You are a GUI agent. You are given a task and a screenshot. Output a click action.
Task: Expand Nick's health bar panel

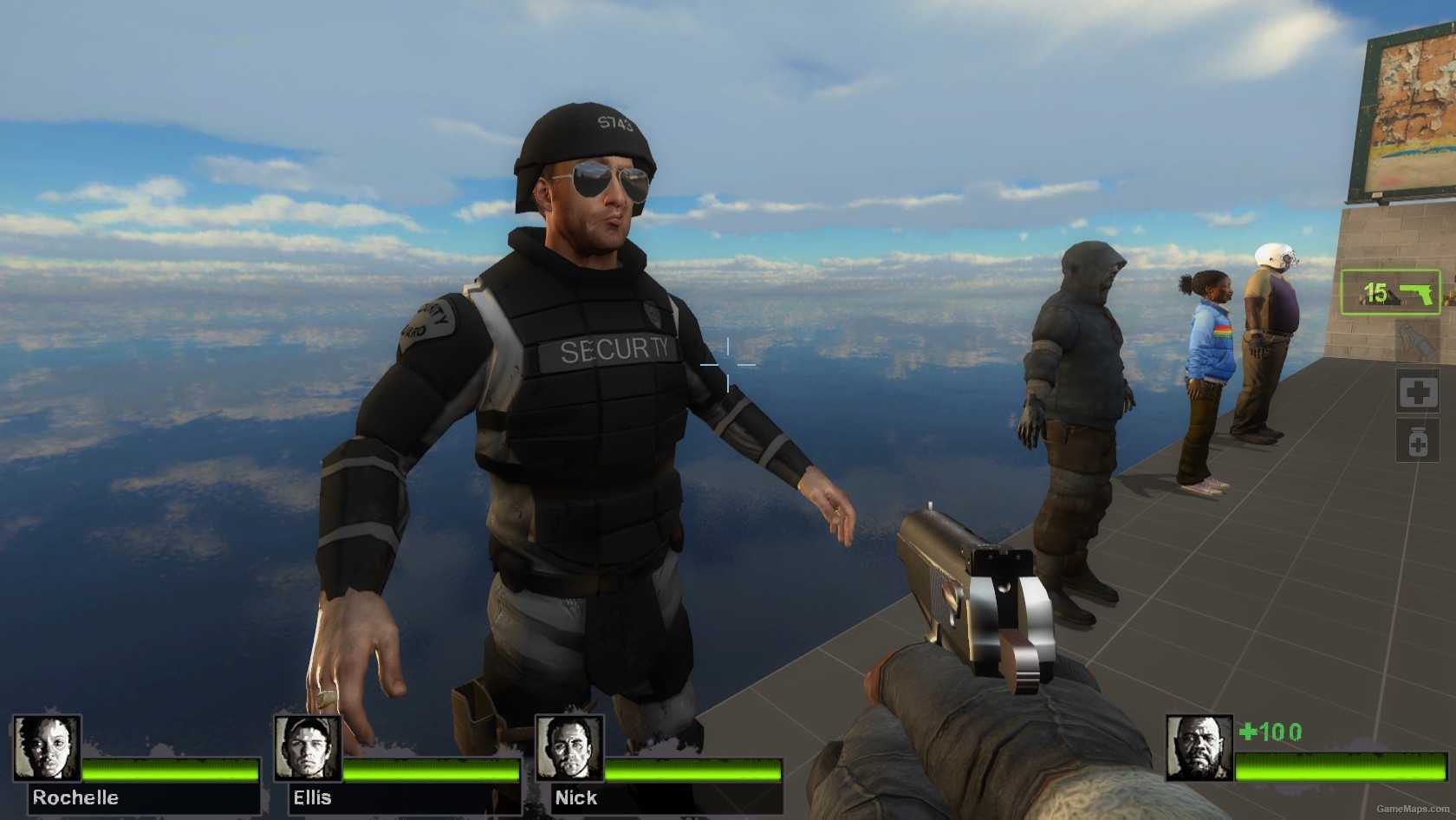(x=693, y=769)
